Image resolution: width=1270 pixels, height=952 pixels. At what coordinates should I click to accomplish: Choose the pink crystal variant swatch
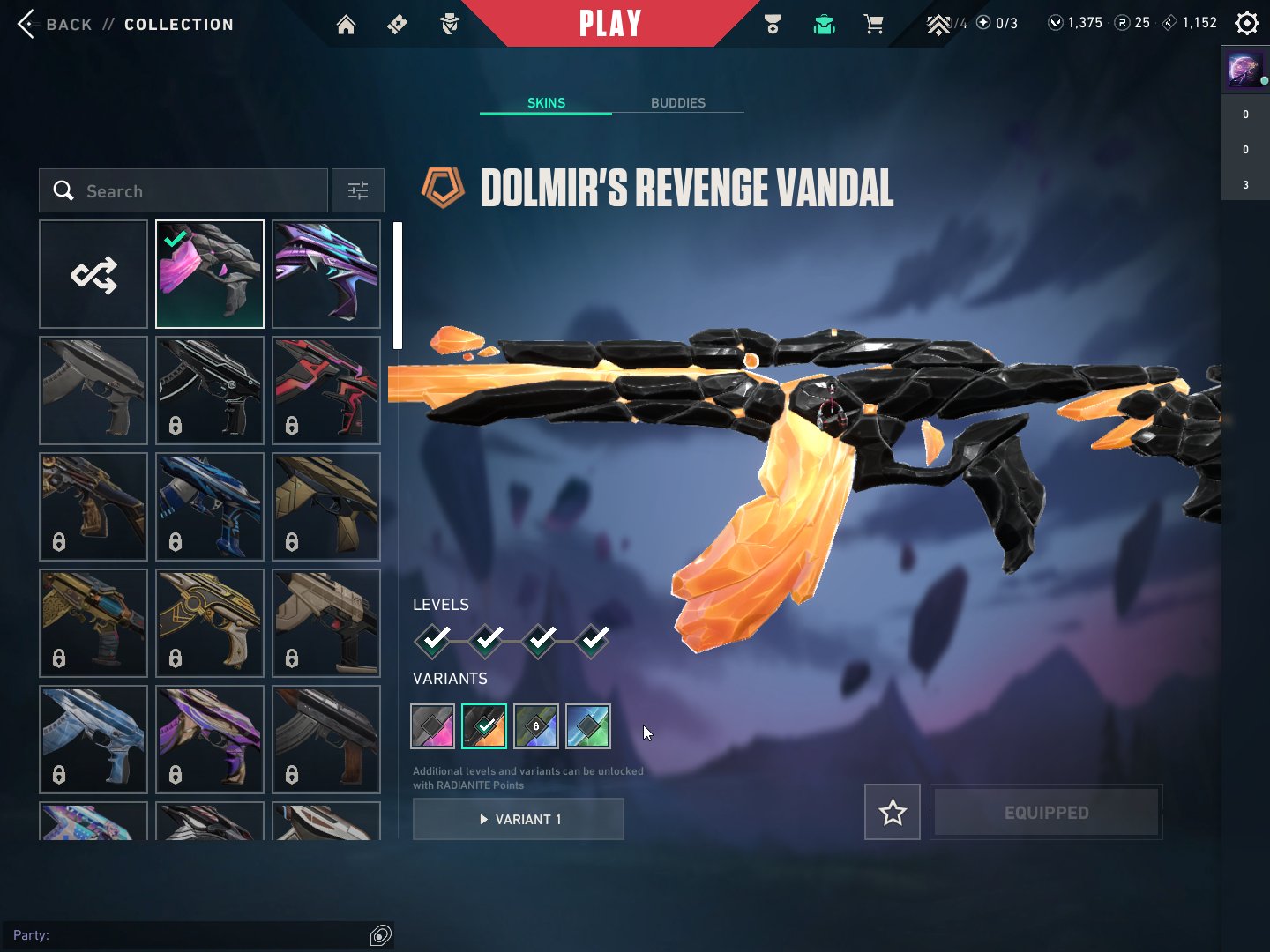pyautogui.click(x=433, y=726)
